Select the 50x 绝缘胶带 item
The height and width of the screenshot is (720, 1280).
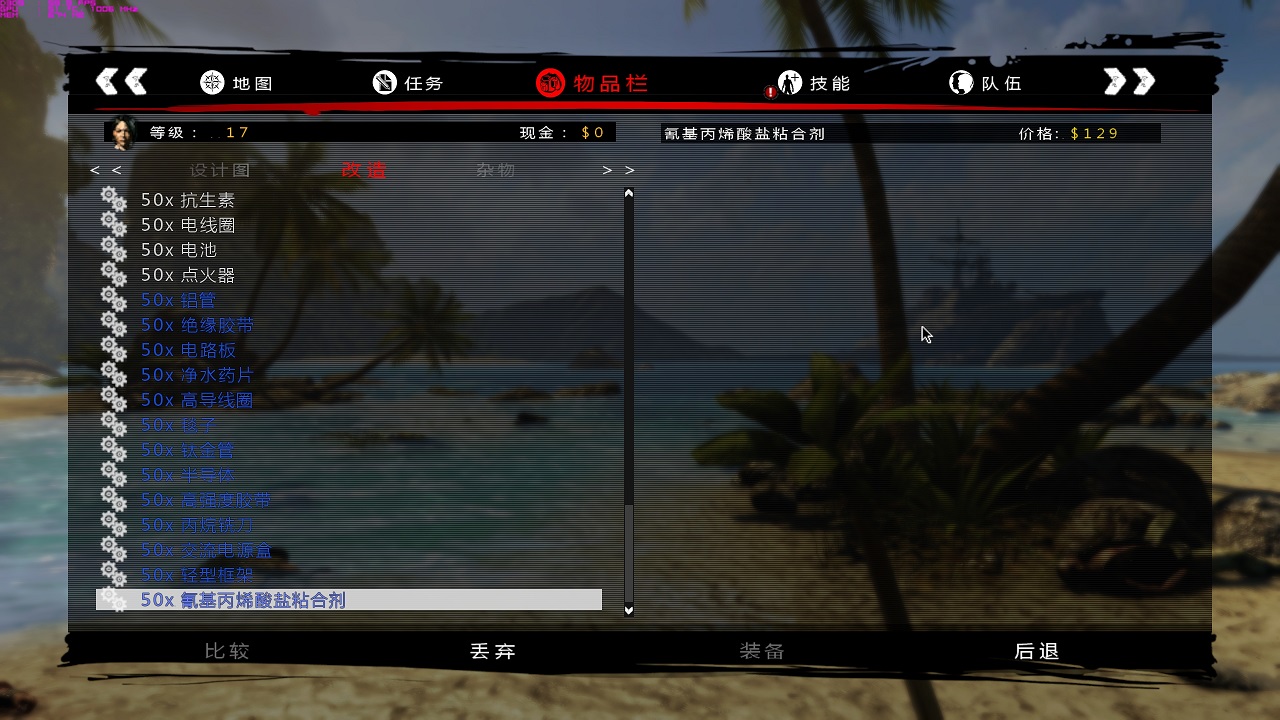click(x=197, y=325)
